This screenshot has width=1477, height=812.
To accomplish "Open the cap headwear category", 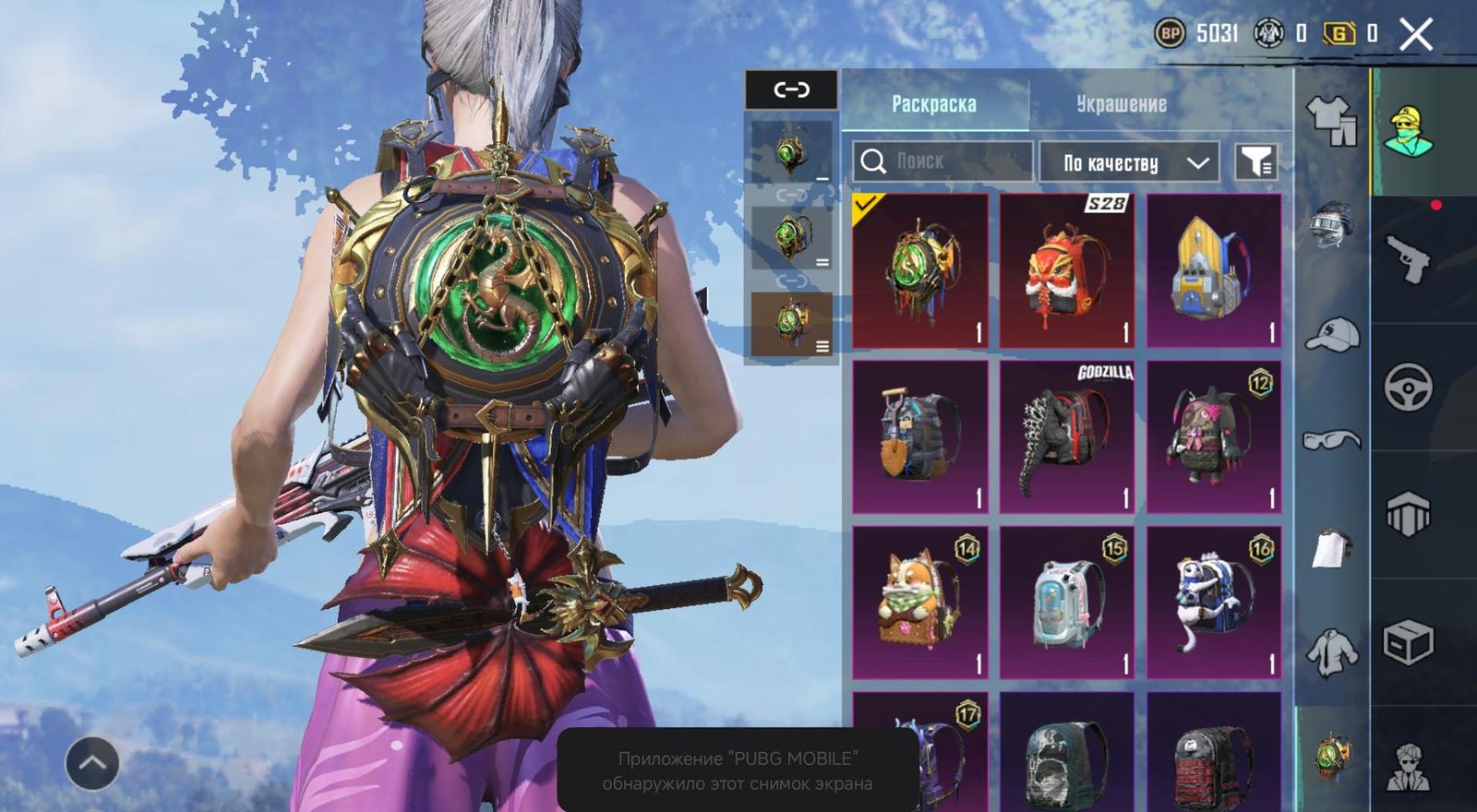I will click(x=1332, y=334).
